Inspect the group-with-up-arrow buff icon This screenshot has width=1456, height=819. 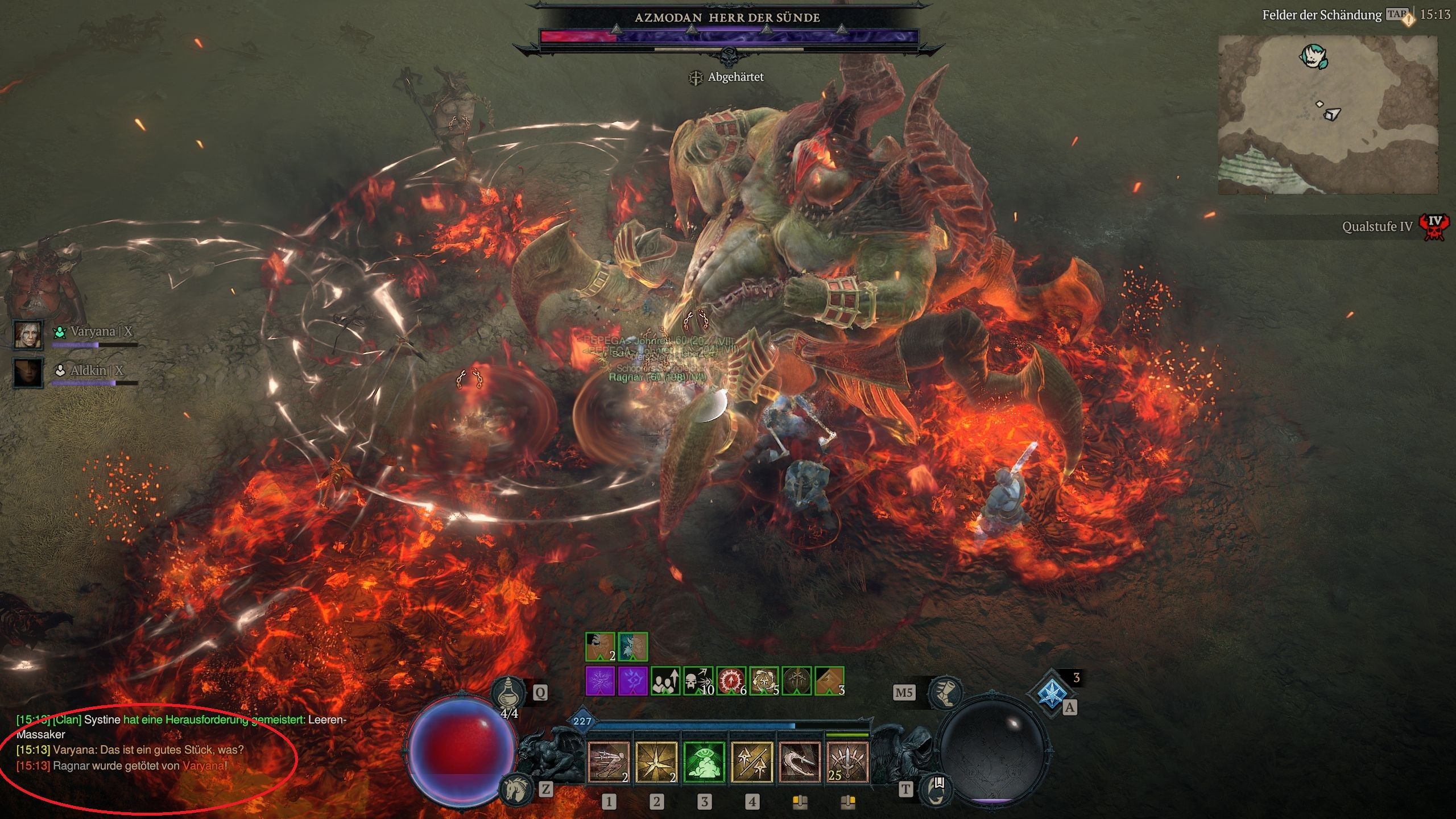665,681
